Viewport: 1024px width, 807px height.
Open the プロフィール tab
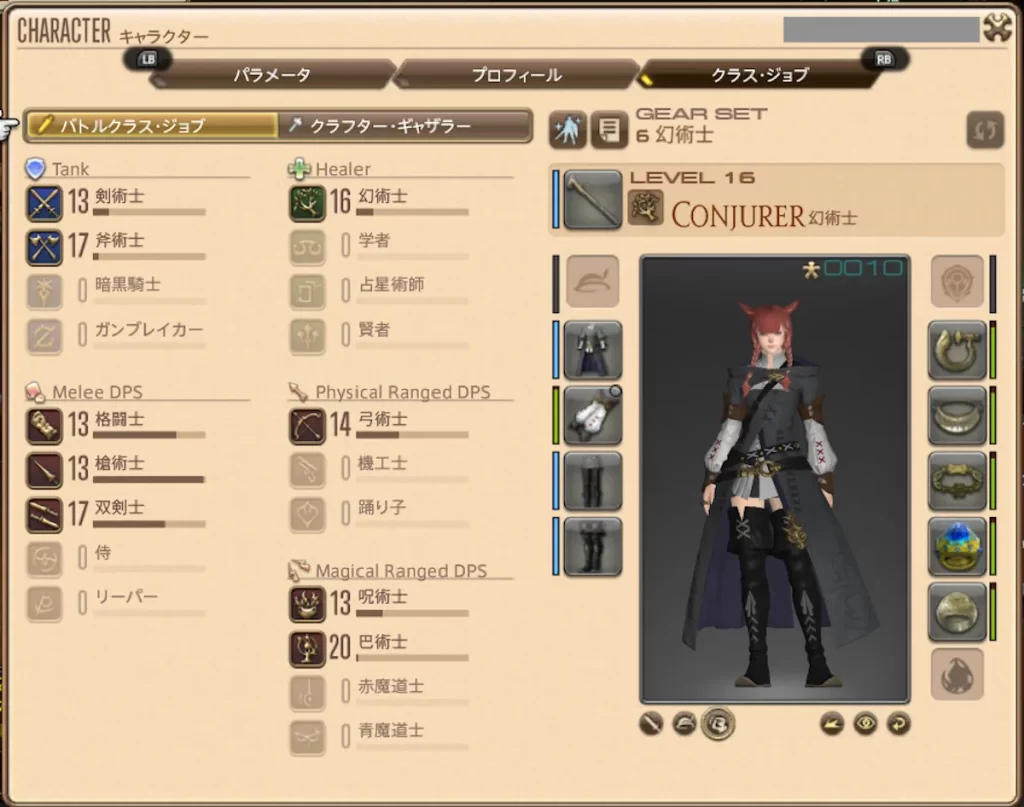(516, 75)
